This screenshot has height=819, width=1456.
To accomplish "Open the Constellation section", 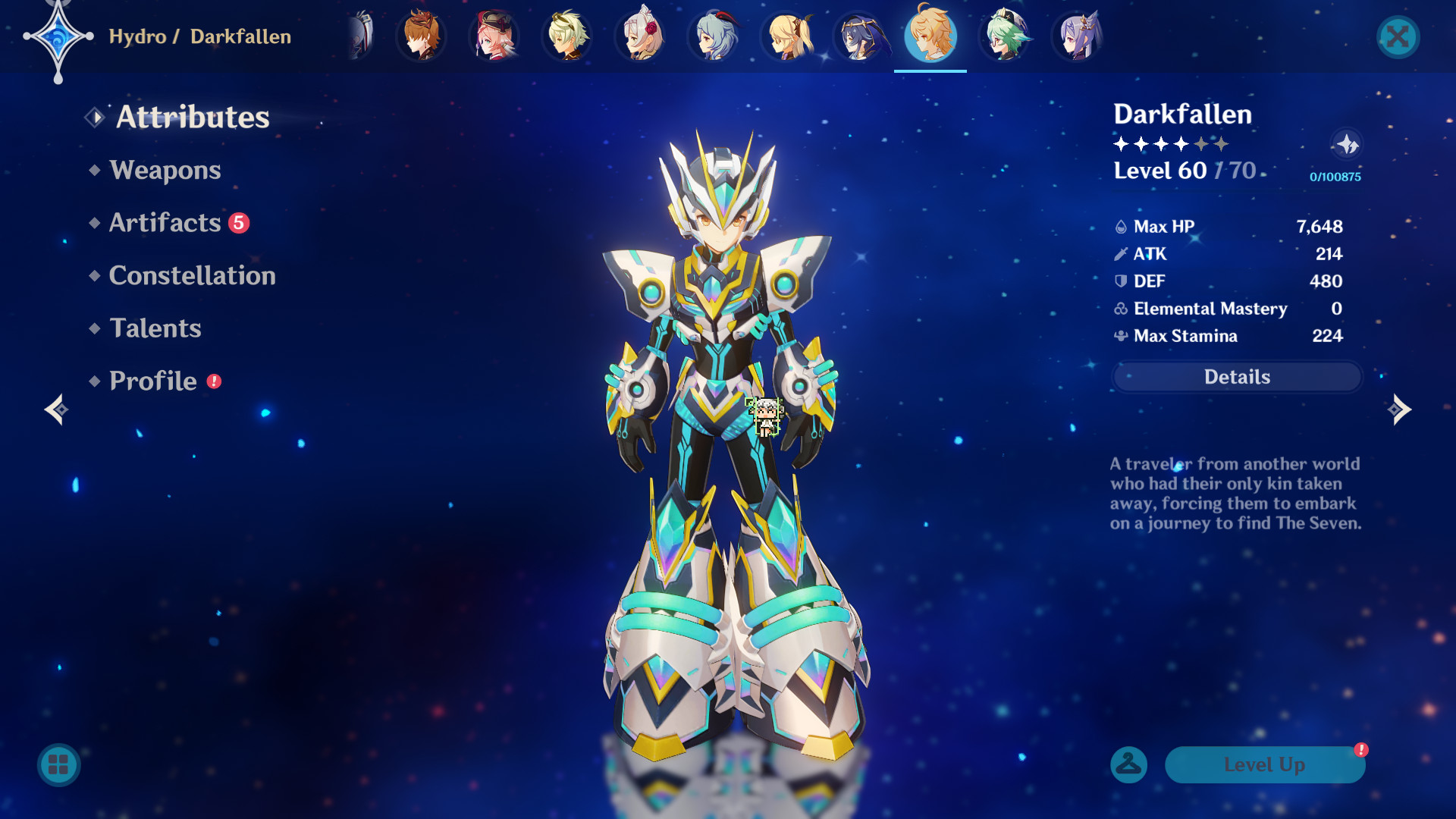I will coord(192,275).
